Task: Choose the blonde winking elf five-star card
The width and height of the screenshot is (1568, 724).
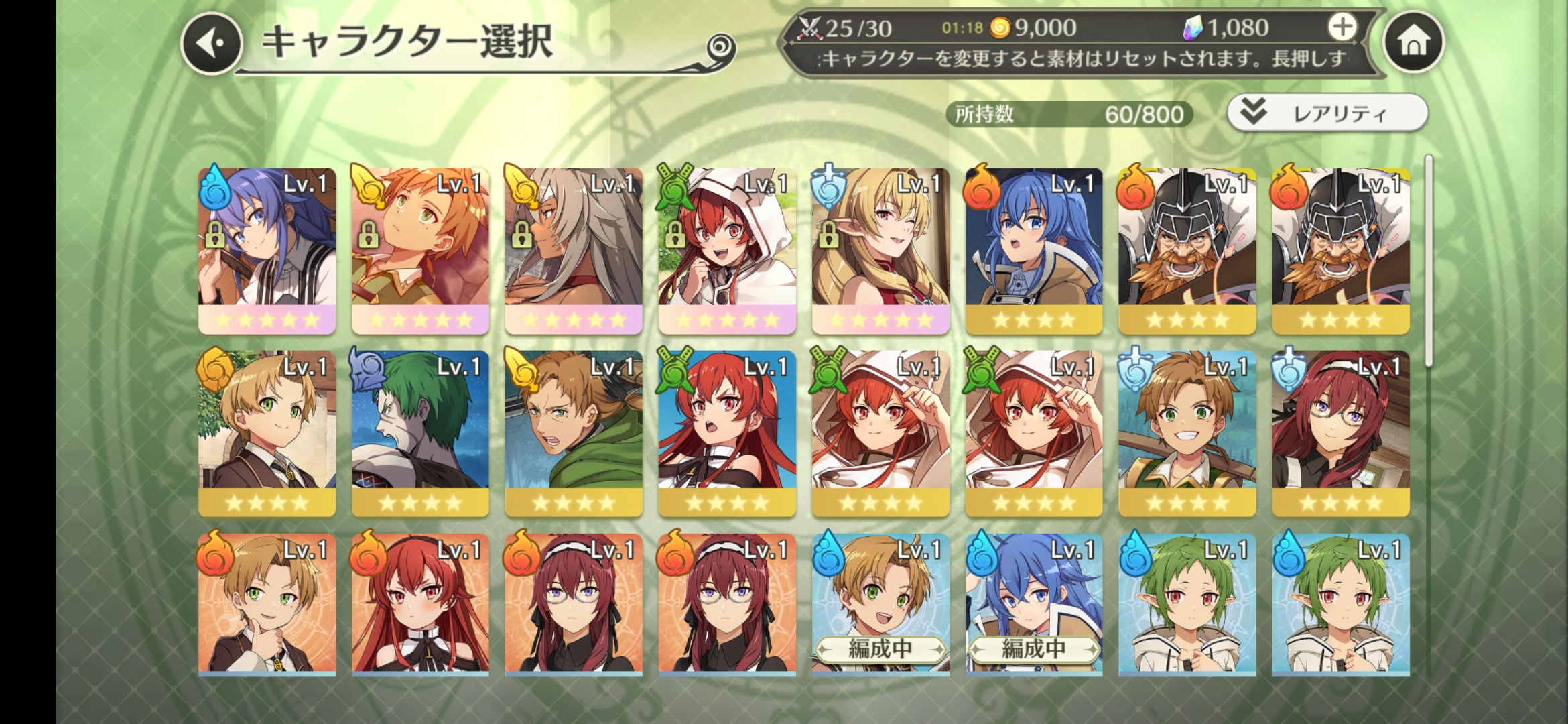Action: (x=880, y=249)
